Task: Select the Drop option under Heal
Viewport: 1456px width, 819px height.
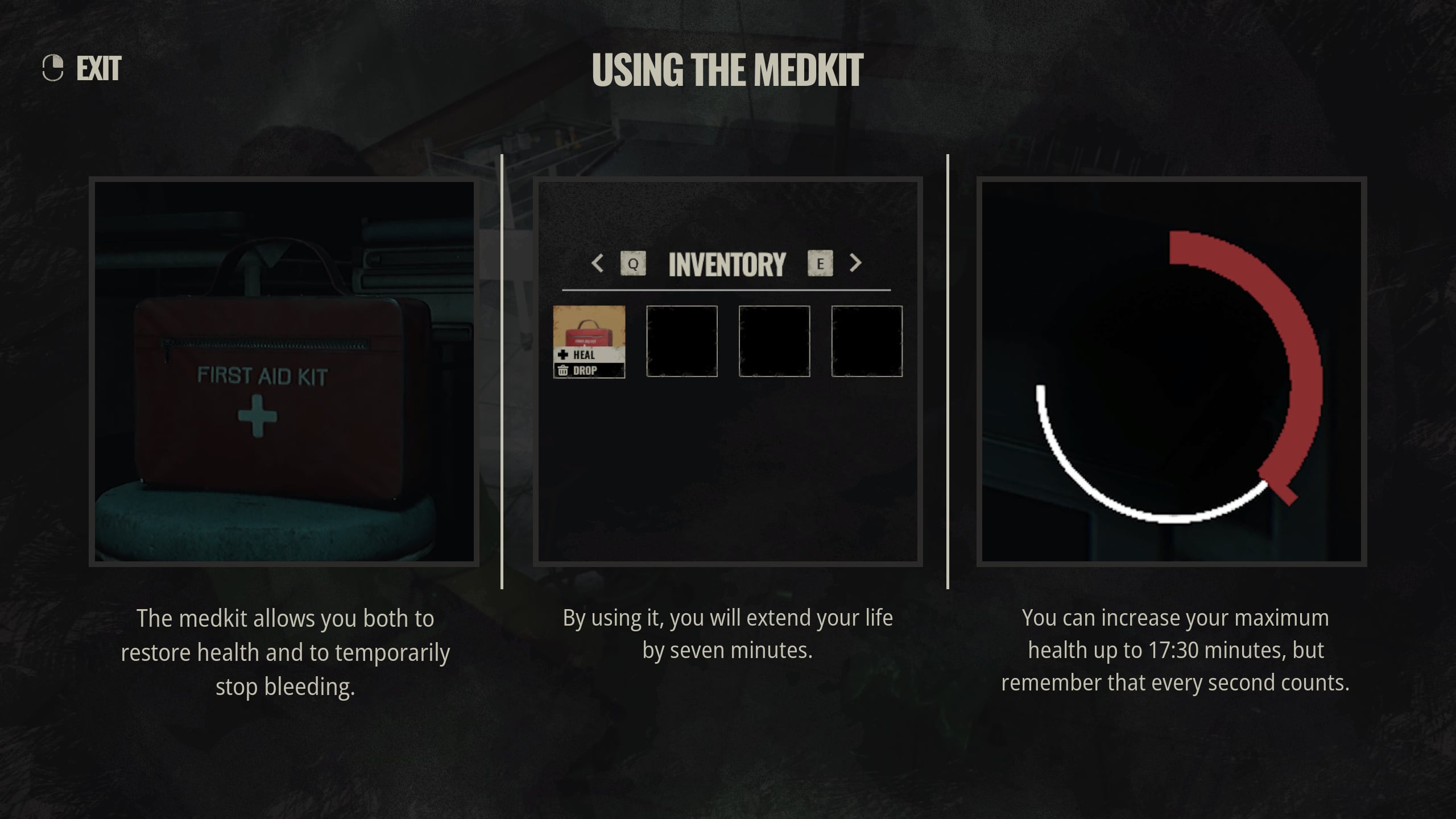Action: 584,371
